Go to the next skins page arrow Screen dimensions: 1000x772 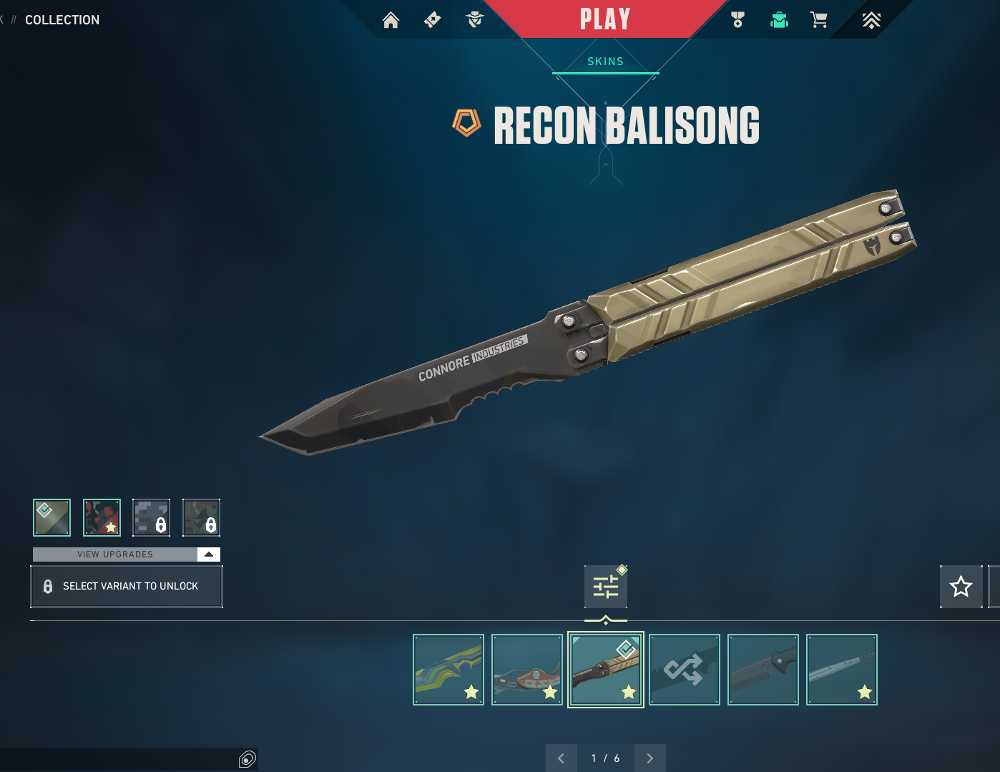(x=651, y=758)
